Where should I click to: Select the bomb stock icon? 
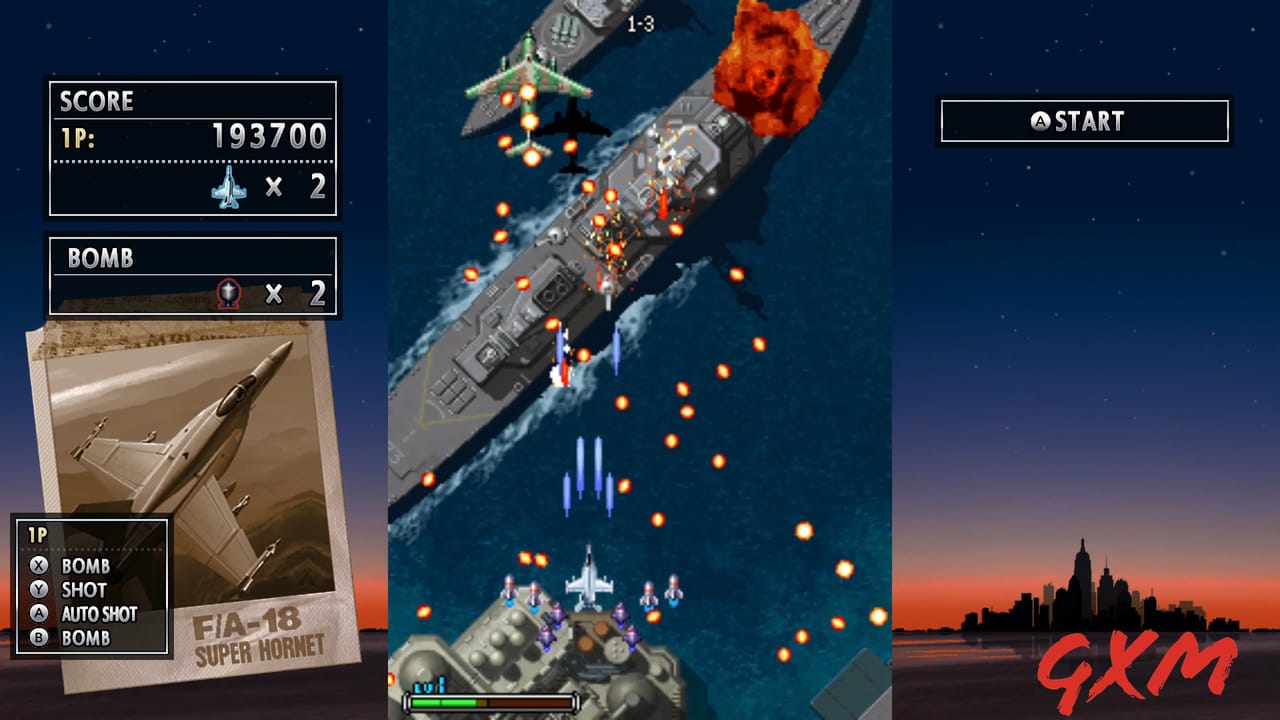[227, 293]
